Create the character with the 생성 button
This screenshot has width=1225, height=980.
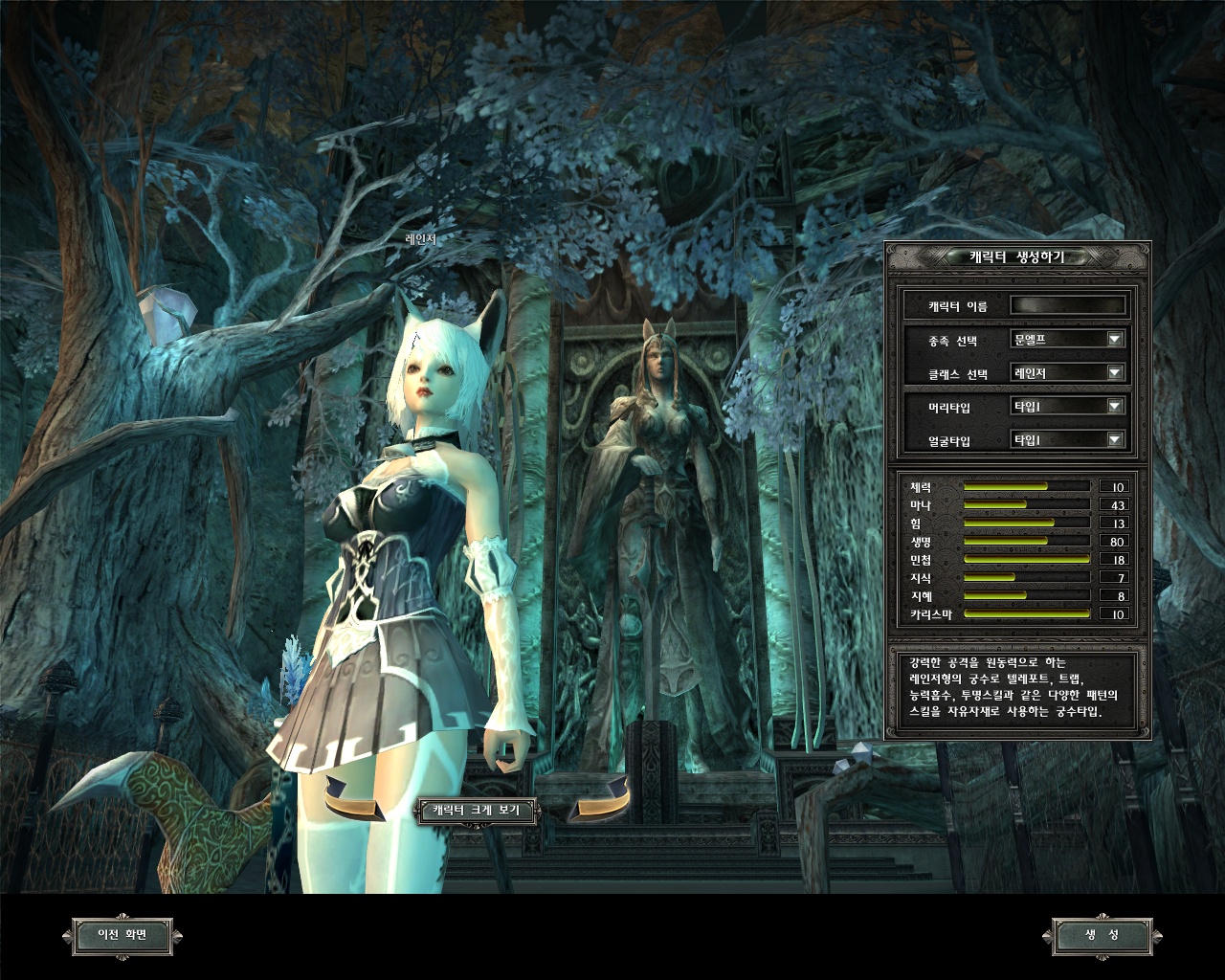(x=1102, y=935)
